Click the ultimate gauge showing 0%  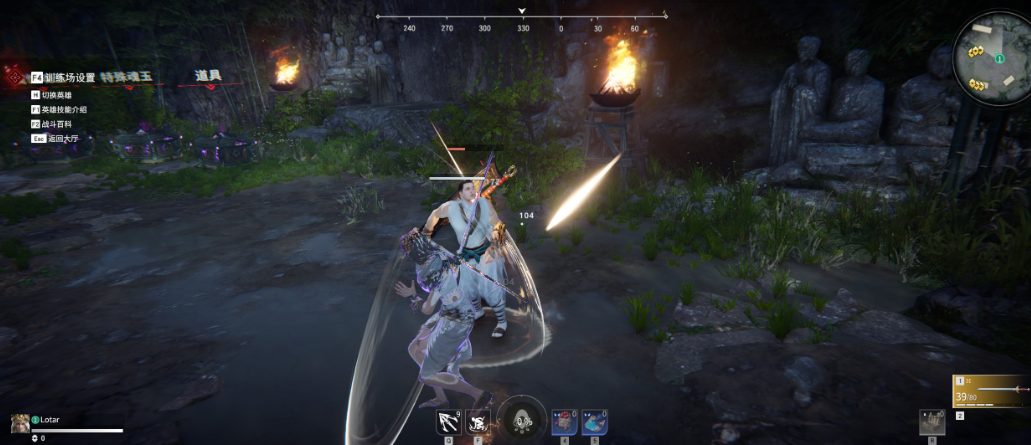point(521,419)
